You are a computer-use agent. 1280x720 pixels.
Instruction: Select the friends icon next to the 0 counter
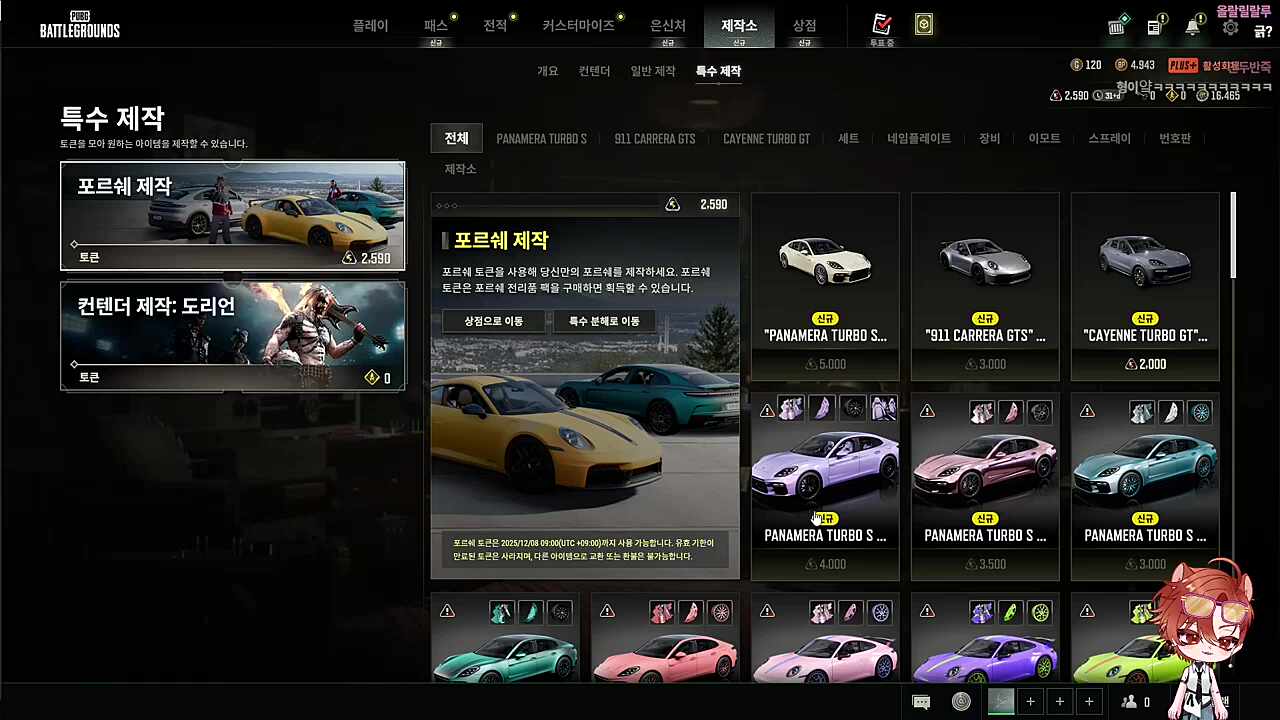[x=1128, y=701]
